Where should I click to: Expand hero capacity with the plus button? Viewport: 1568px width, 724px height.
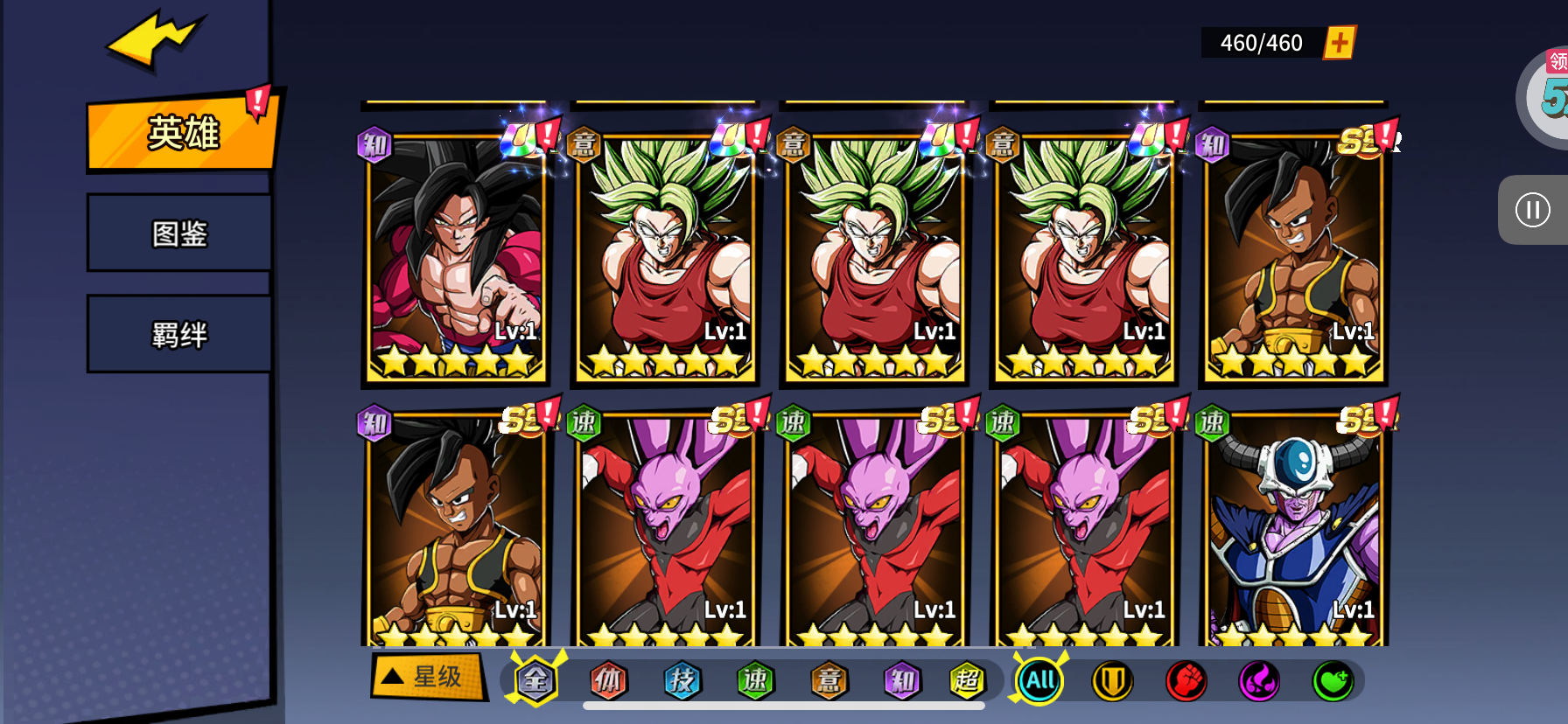[x=1339, y=42]
